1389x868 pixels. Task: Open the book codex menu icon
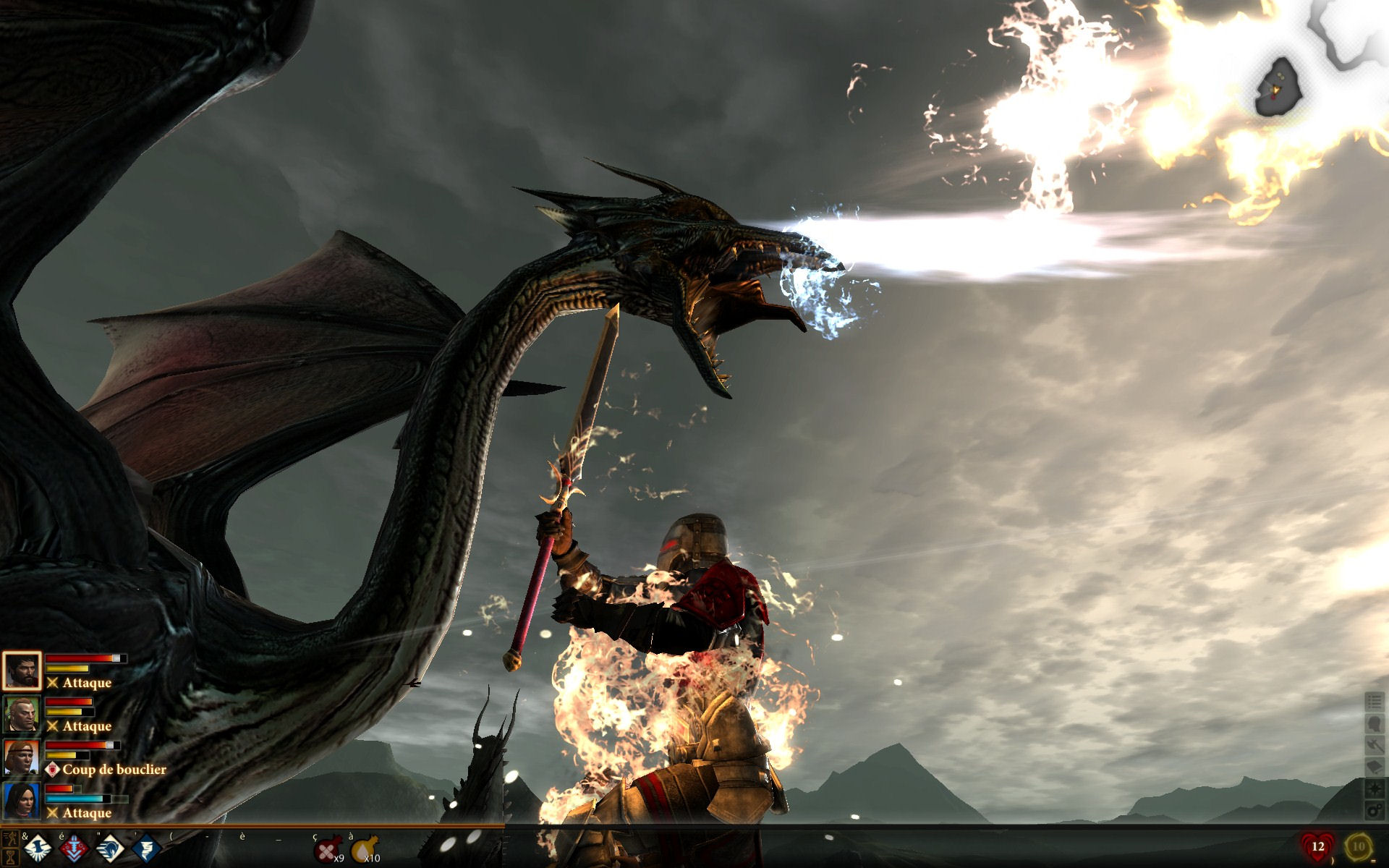point(1375,767)
